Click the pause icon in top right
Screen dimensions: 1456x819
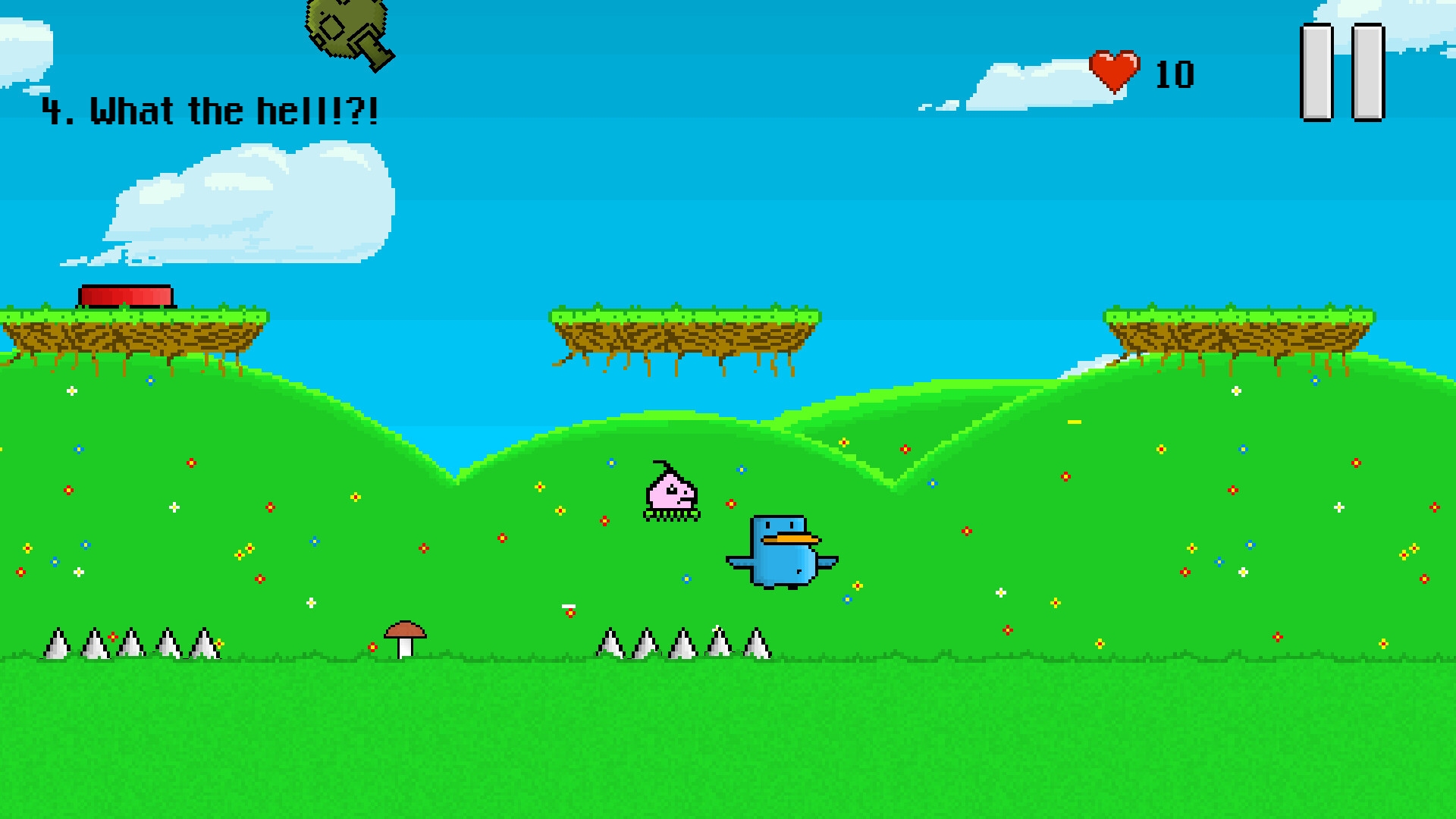[1342, 72]
